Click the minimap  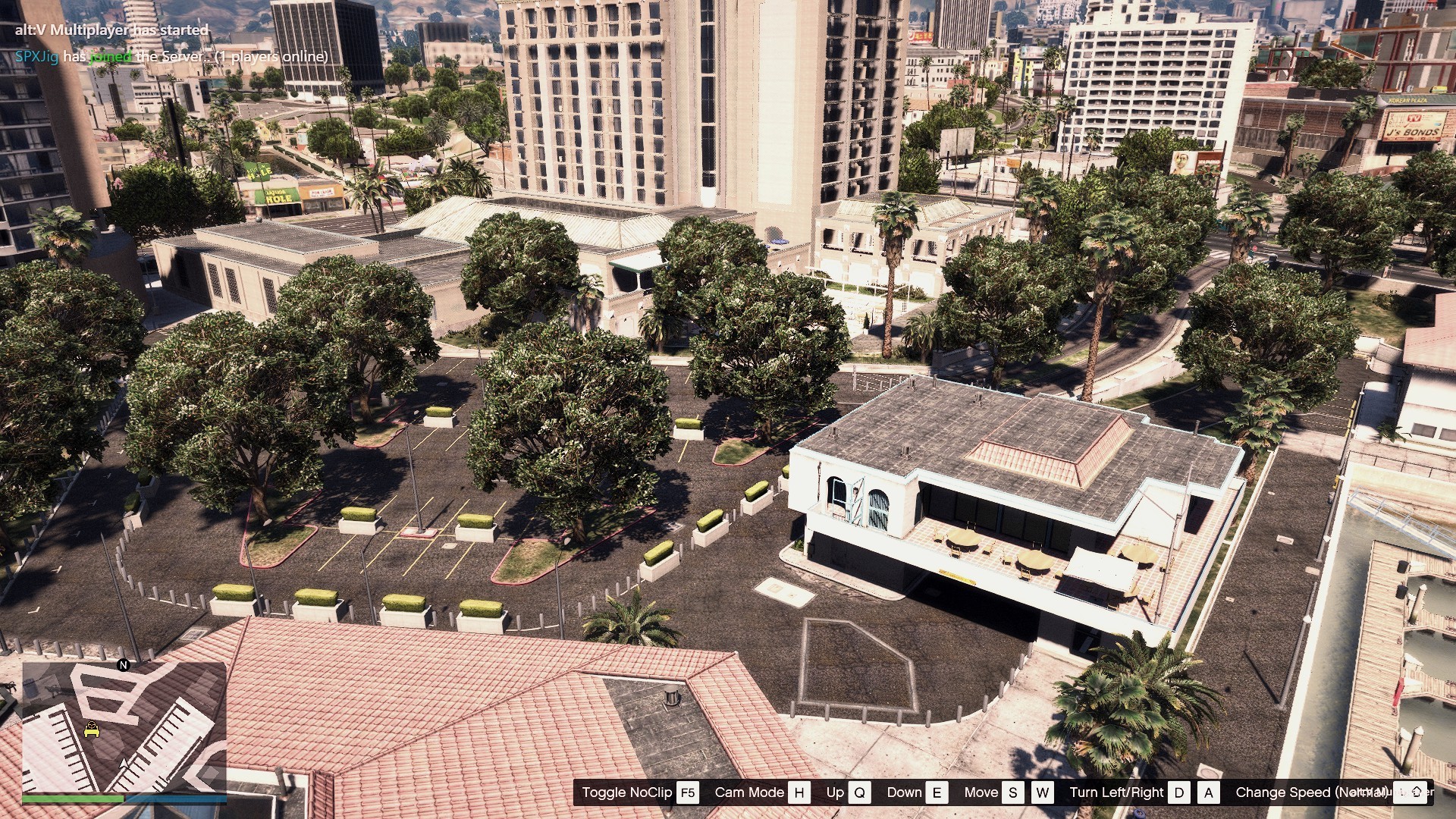pyautogui.click(x=124, y=728)
